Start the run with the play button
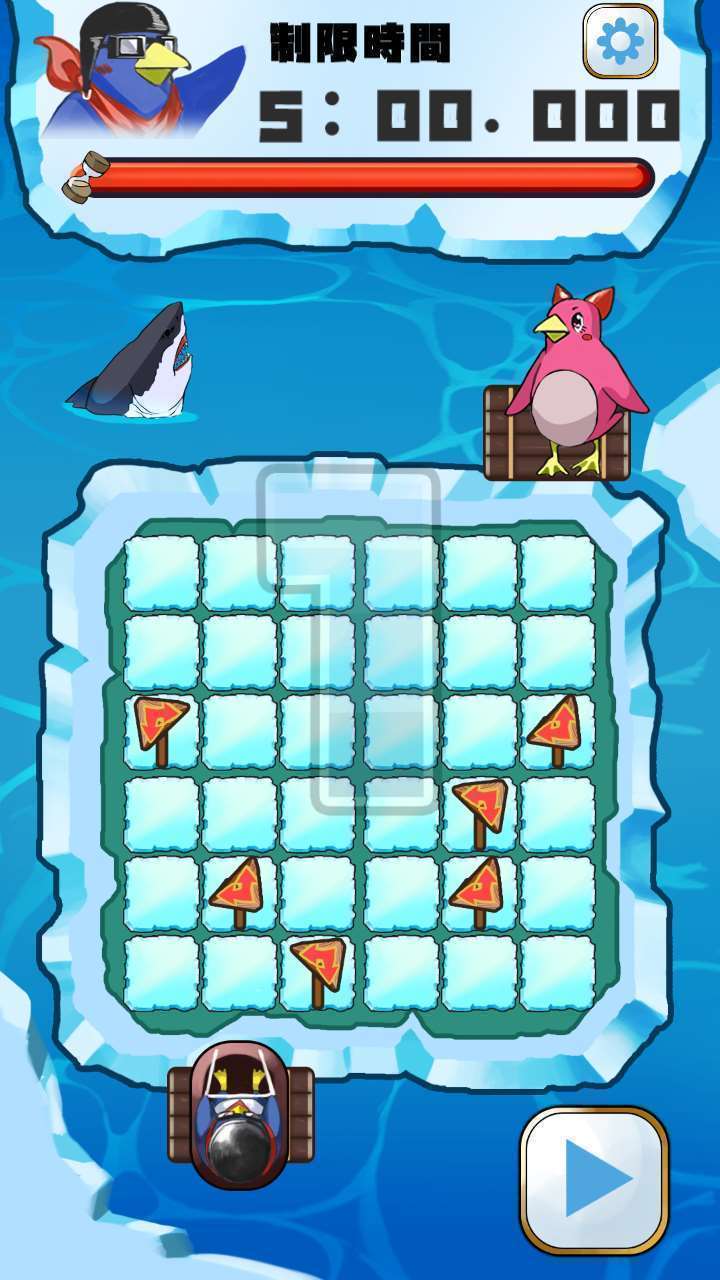720x1280 pixels. (594, 1179)
